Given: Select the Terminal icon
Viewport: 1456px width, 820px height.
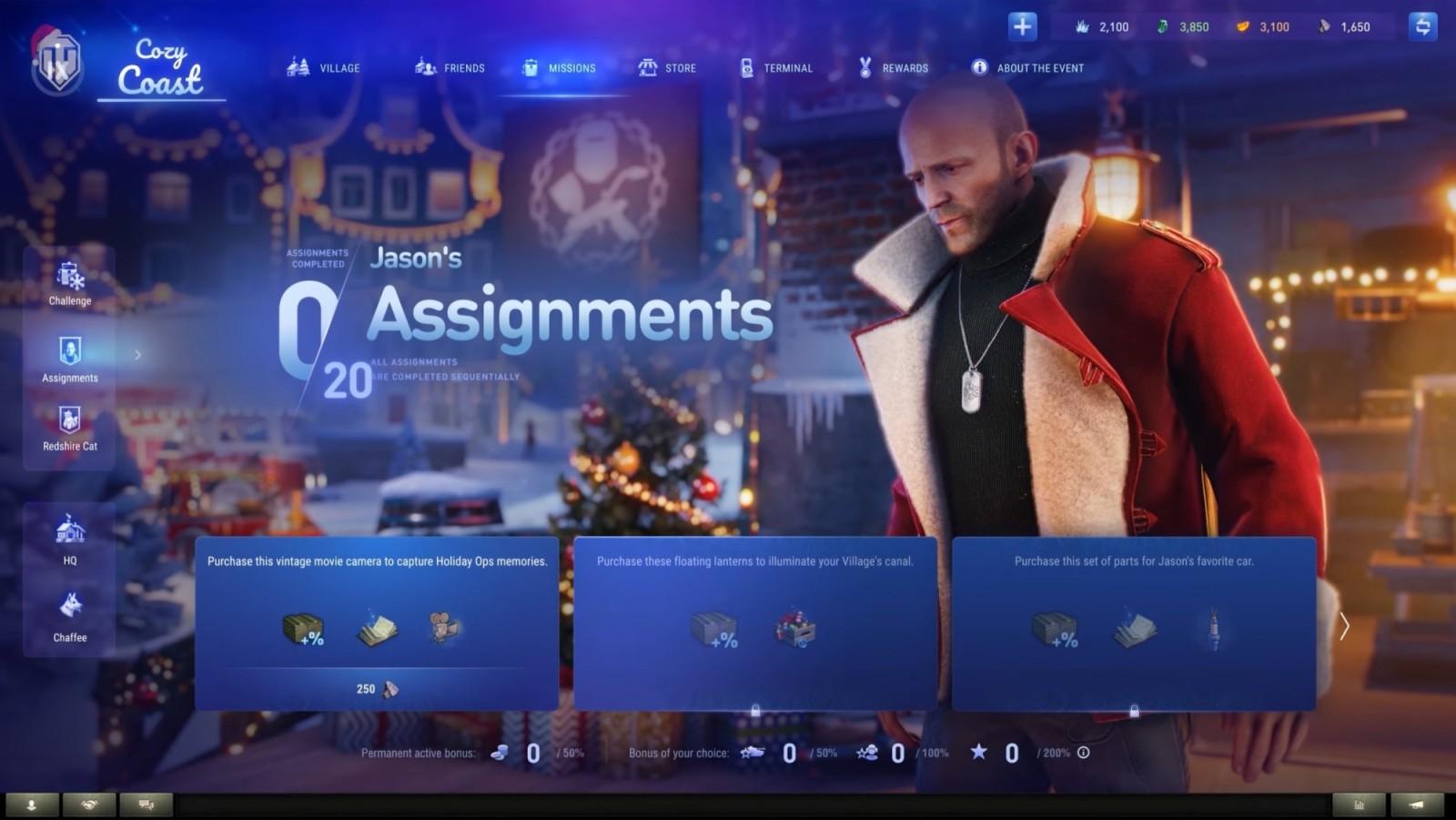Looking at the screenshot, I should 748,67.
